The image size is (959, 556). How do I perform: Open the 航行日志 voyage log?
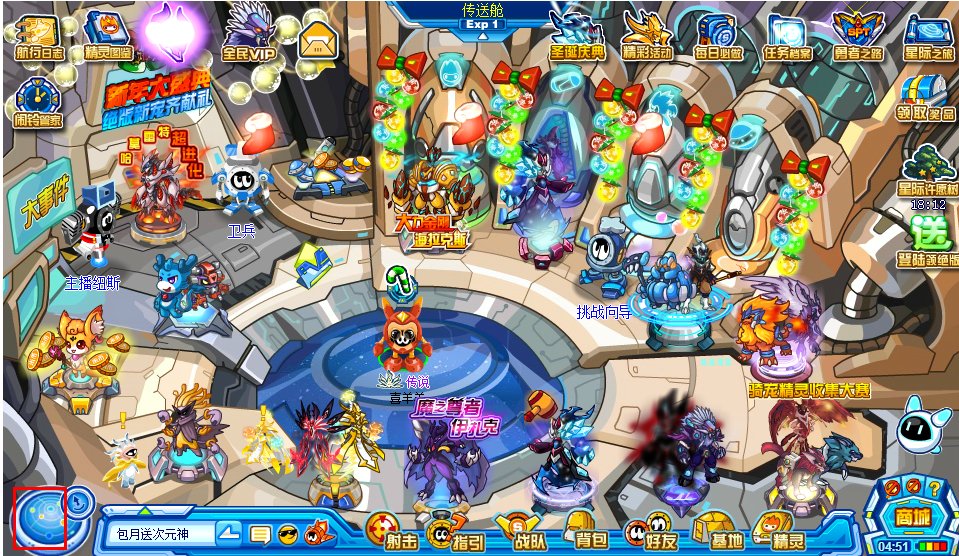click(x=38, y=33)
